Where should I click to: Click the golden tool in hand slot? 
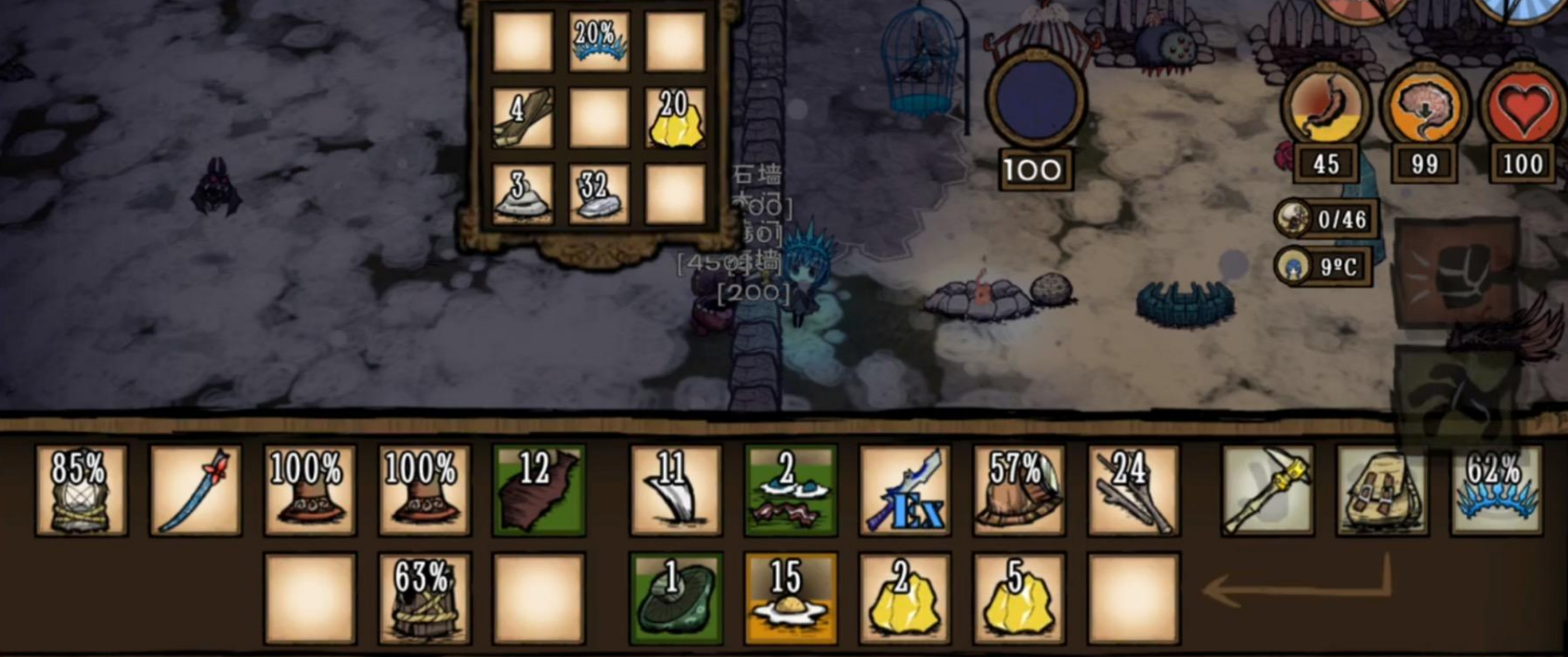1267,490
